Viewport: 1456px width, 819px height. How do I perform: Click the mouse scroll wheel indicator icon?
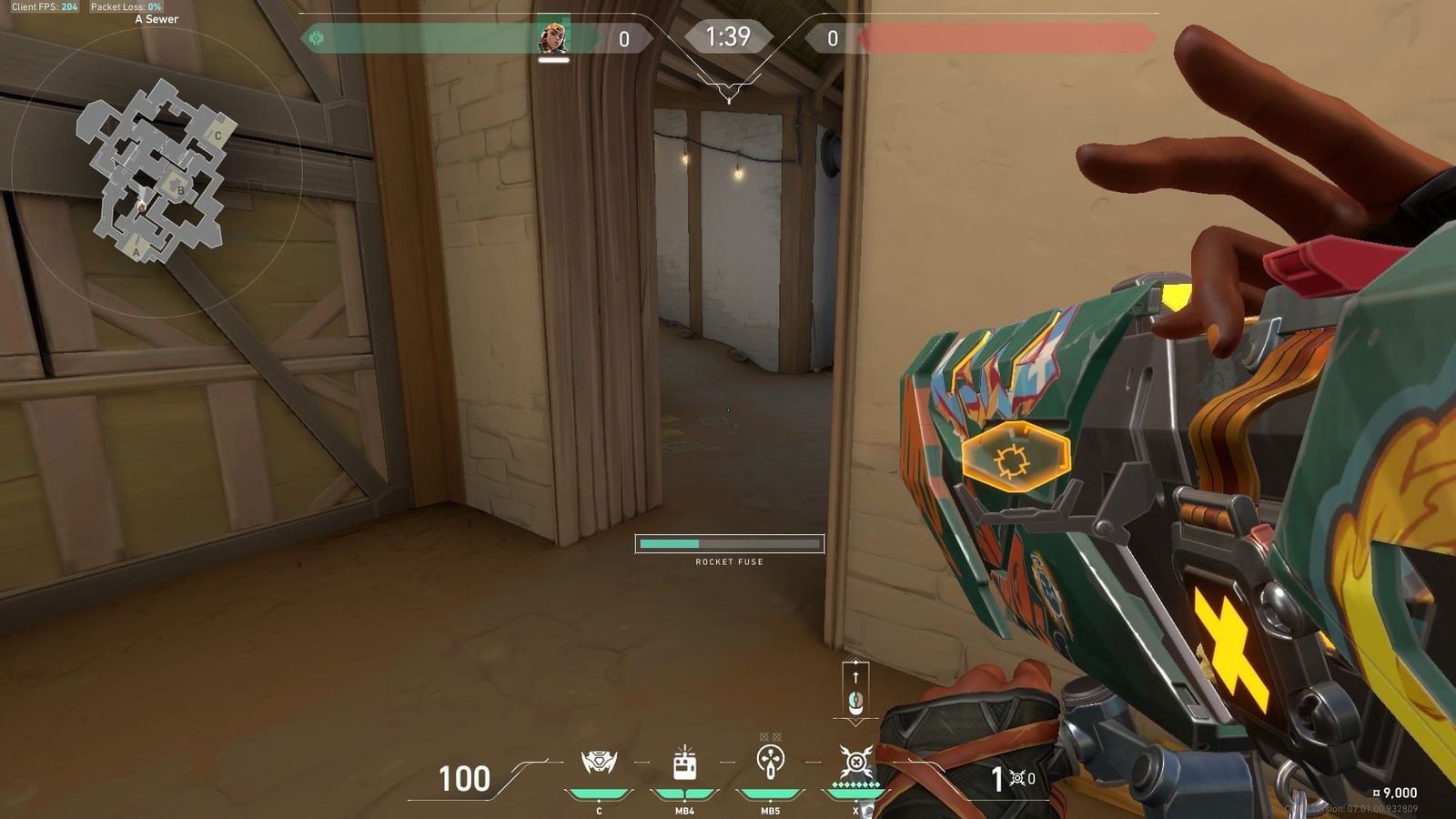coord(854,701)
